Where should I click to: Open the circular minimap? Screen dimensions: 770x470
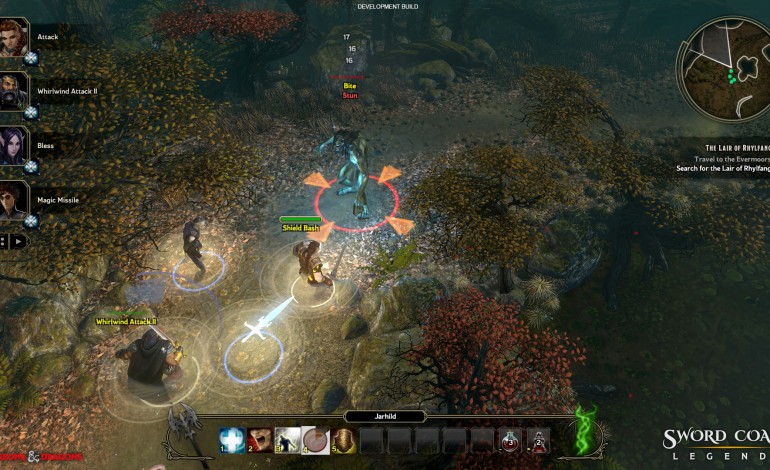tap(722, 68)
